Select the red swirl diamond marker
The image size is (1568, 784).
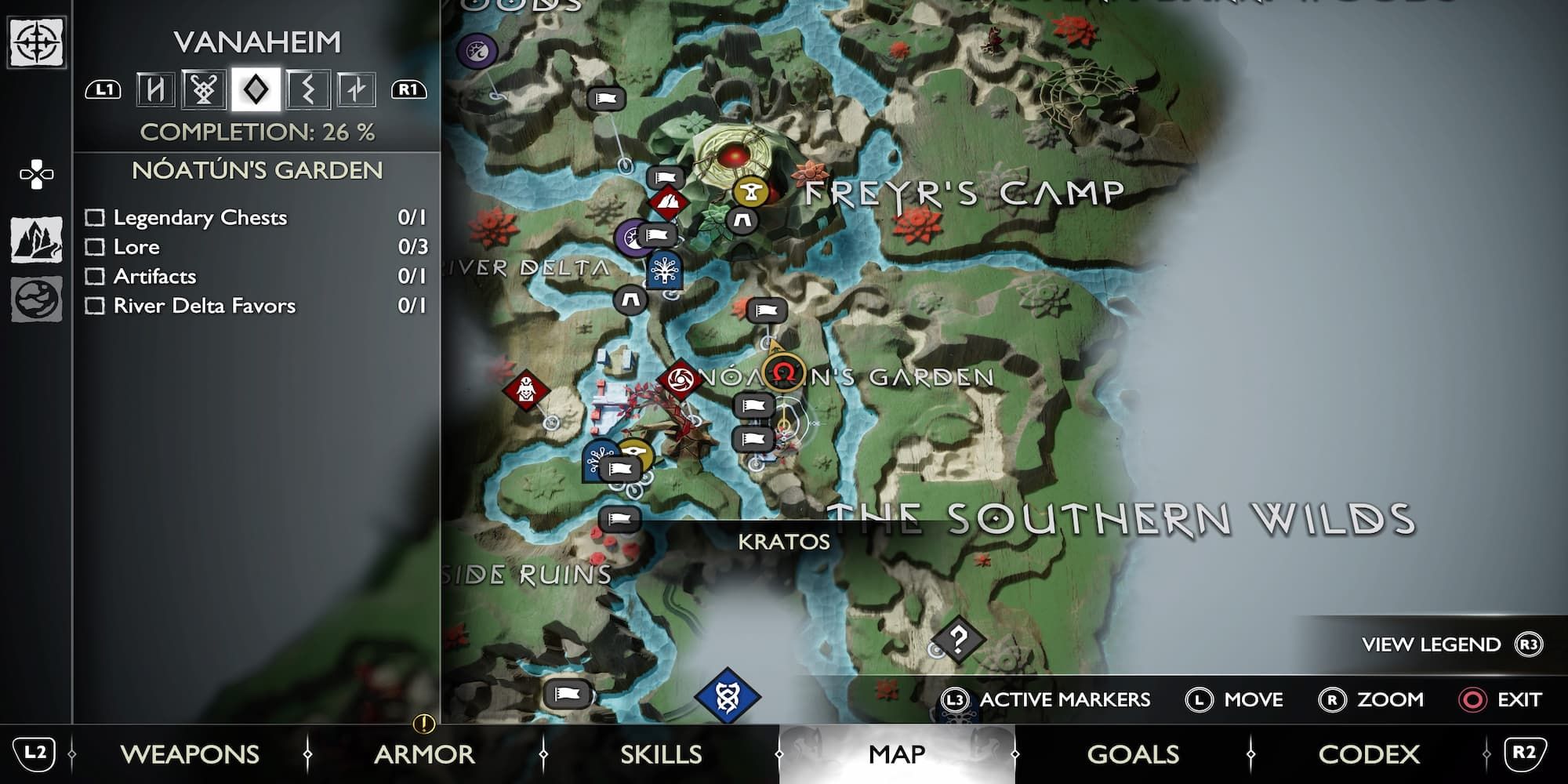coord(680,380)
